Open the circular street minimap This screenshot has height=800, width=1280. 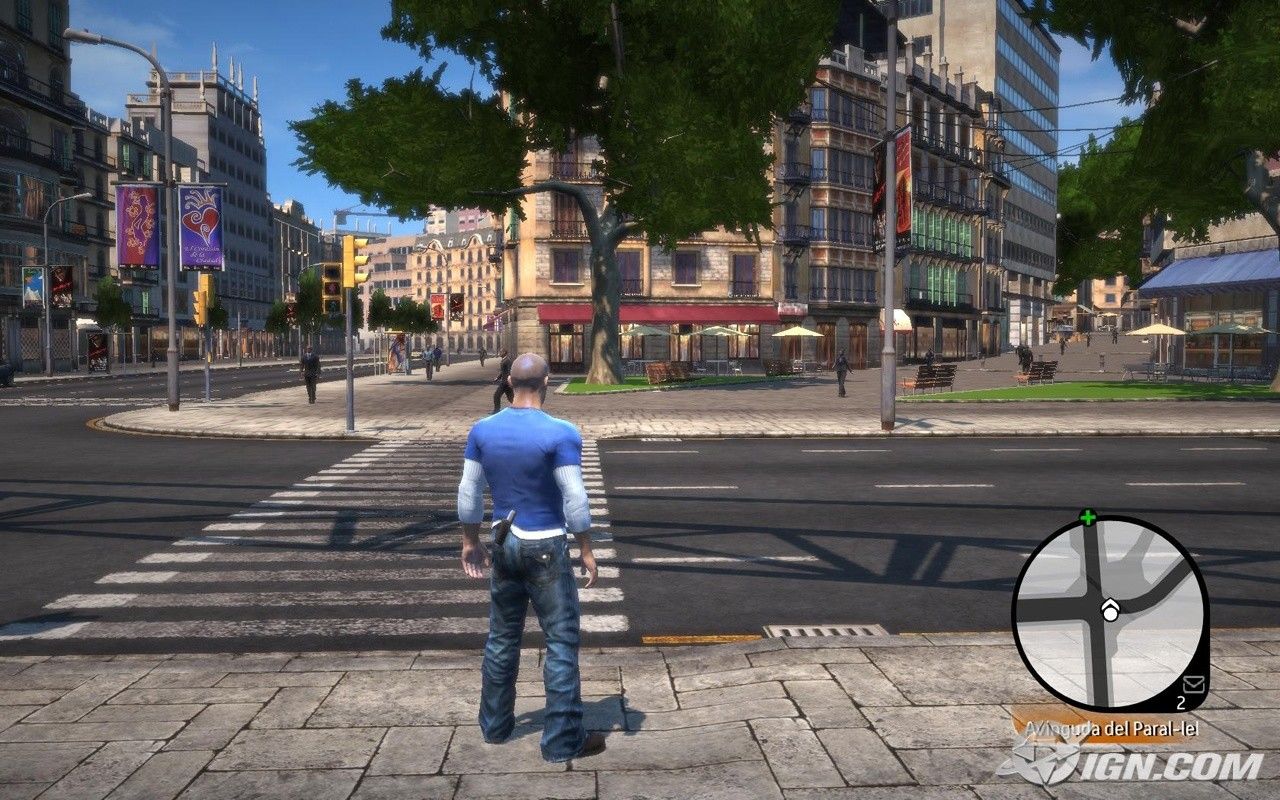coord(1110,610)
